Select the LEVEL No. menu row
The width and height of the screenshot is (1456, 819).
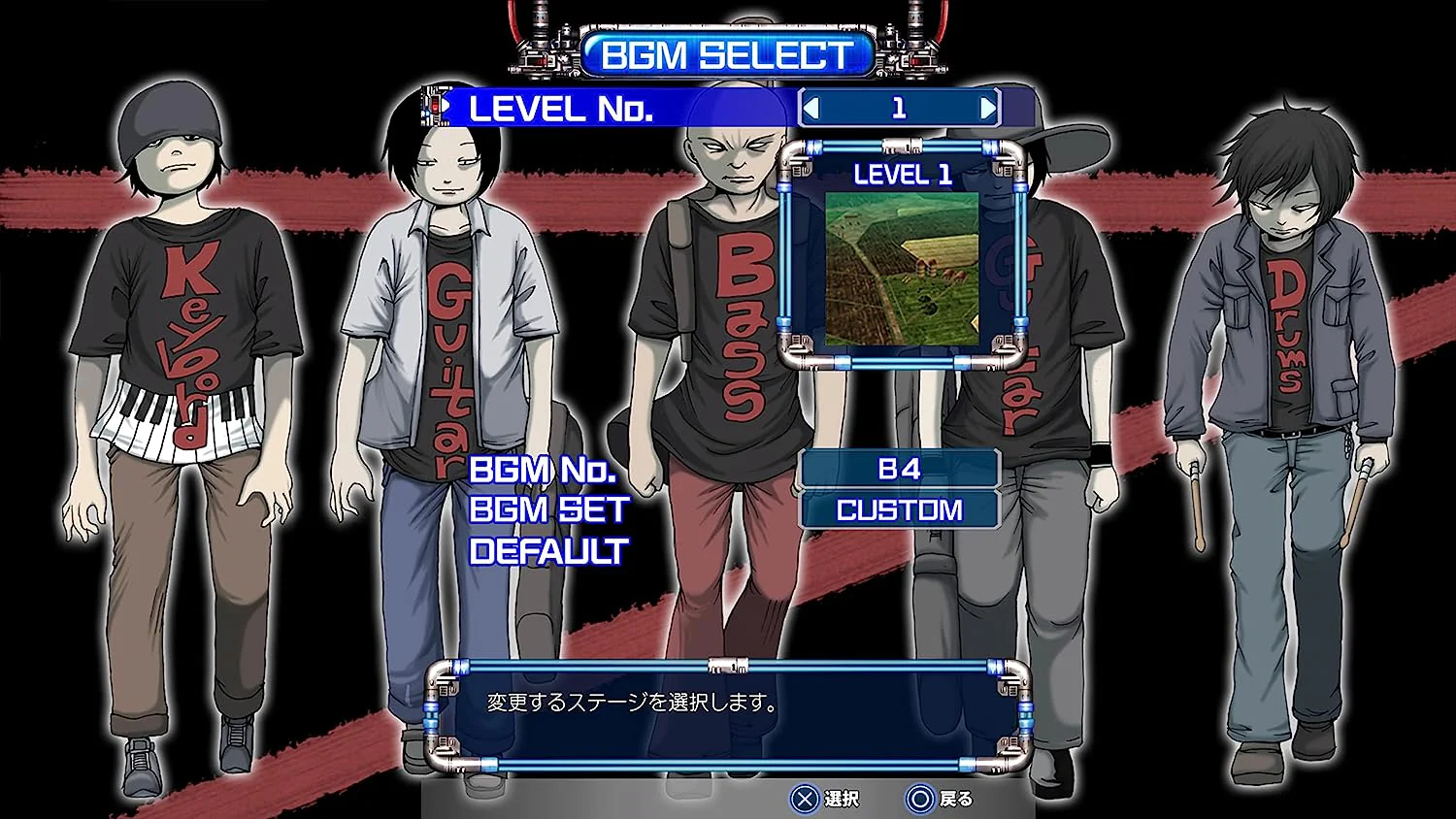(561, 109)
